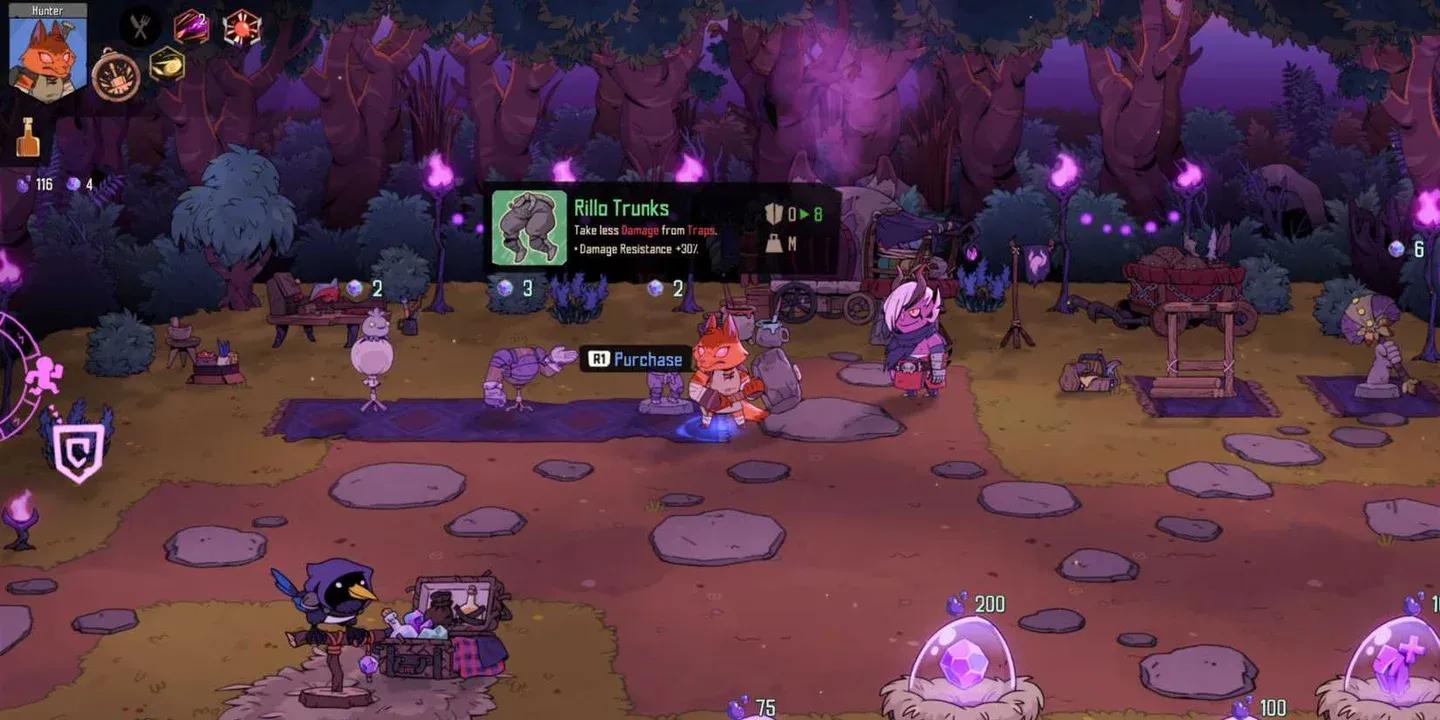The image size is (1440, 720).
Task: Activate the red burst ability icon
Action: [241, 27]
